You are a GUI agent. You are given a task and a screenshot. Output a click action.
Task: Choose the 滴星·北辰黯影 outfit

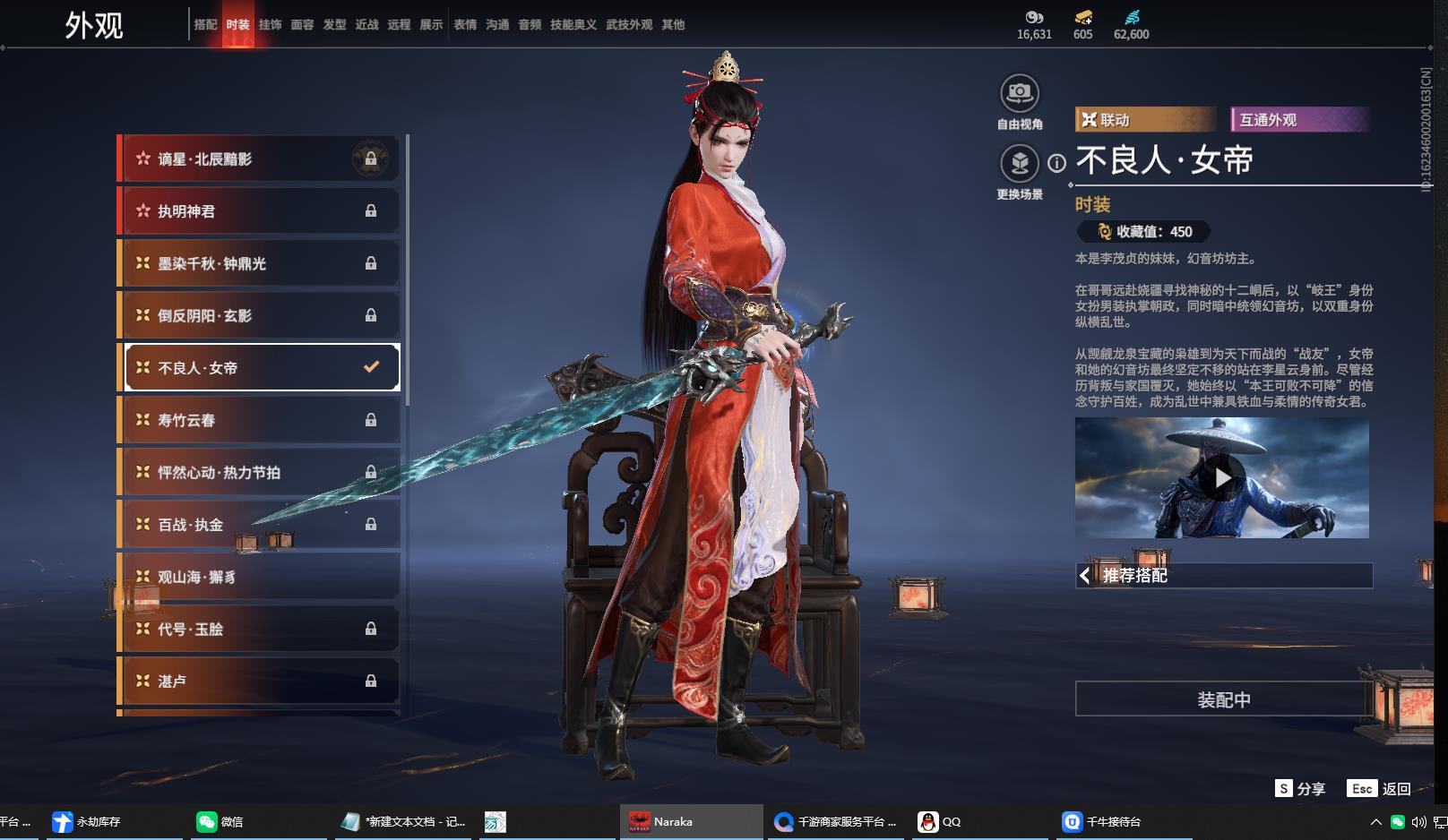pyautogui.click(x=259, y=159)
